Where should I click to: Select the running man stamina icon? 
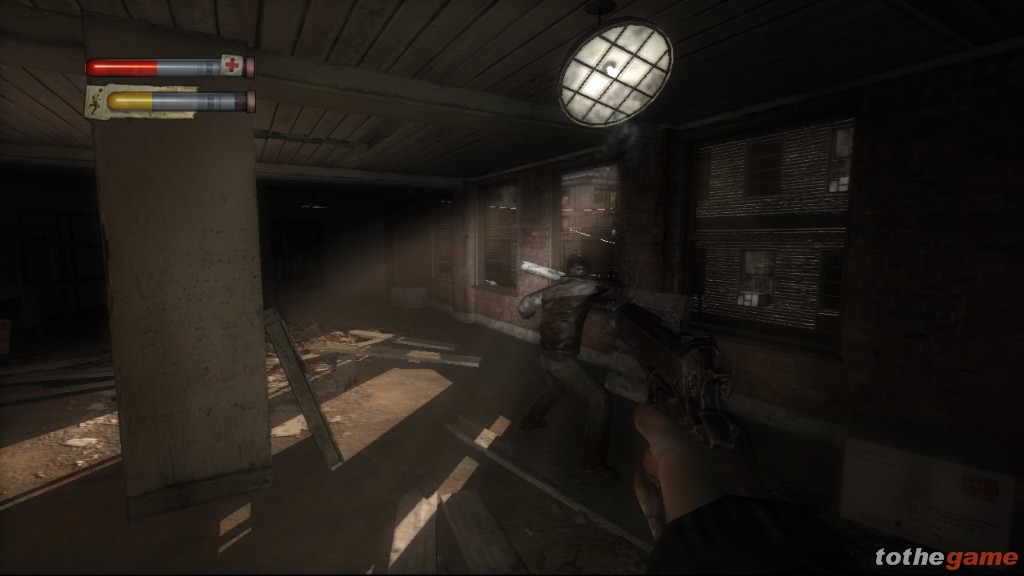pos(95,101)
